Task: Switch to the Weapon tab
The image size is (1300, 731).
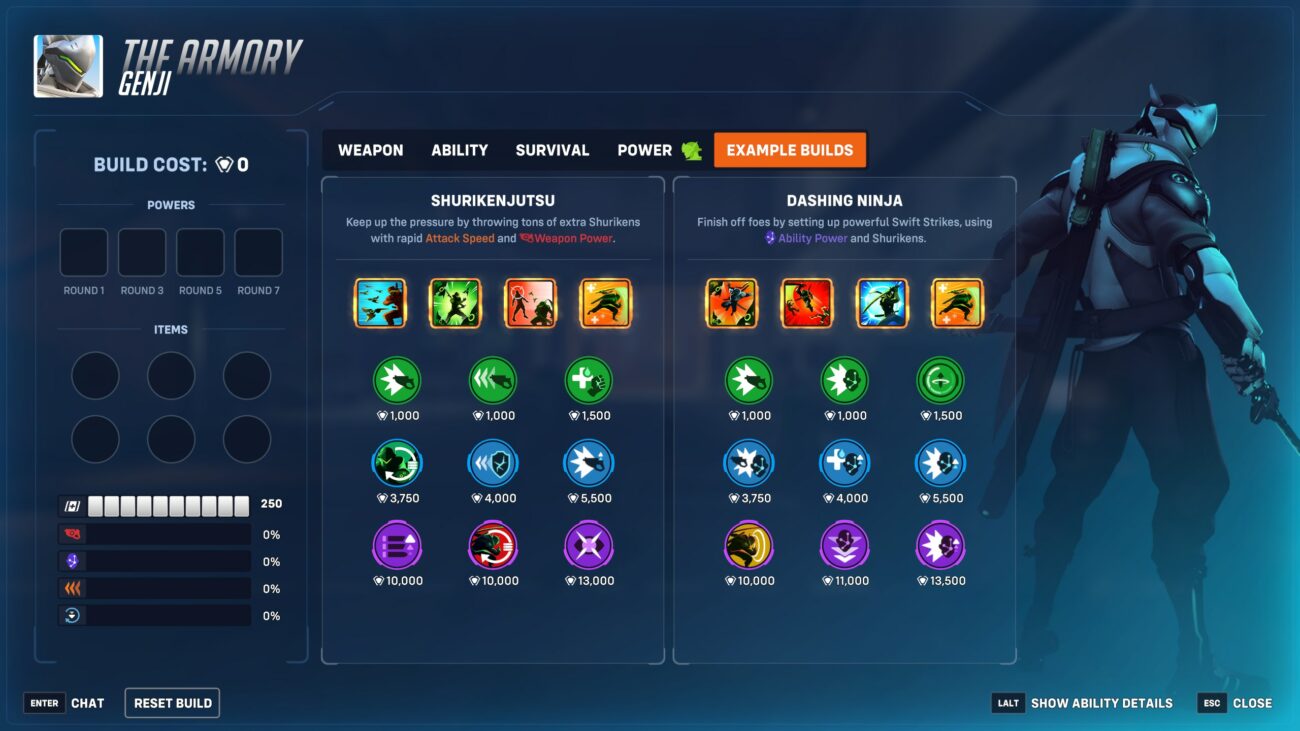Action: tap(370, 150)
